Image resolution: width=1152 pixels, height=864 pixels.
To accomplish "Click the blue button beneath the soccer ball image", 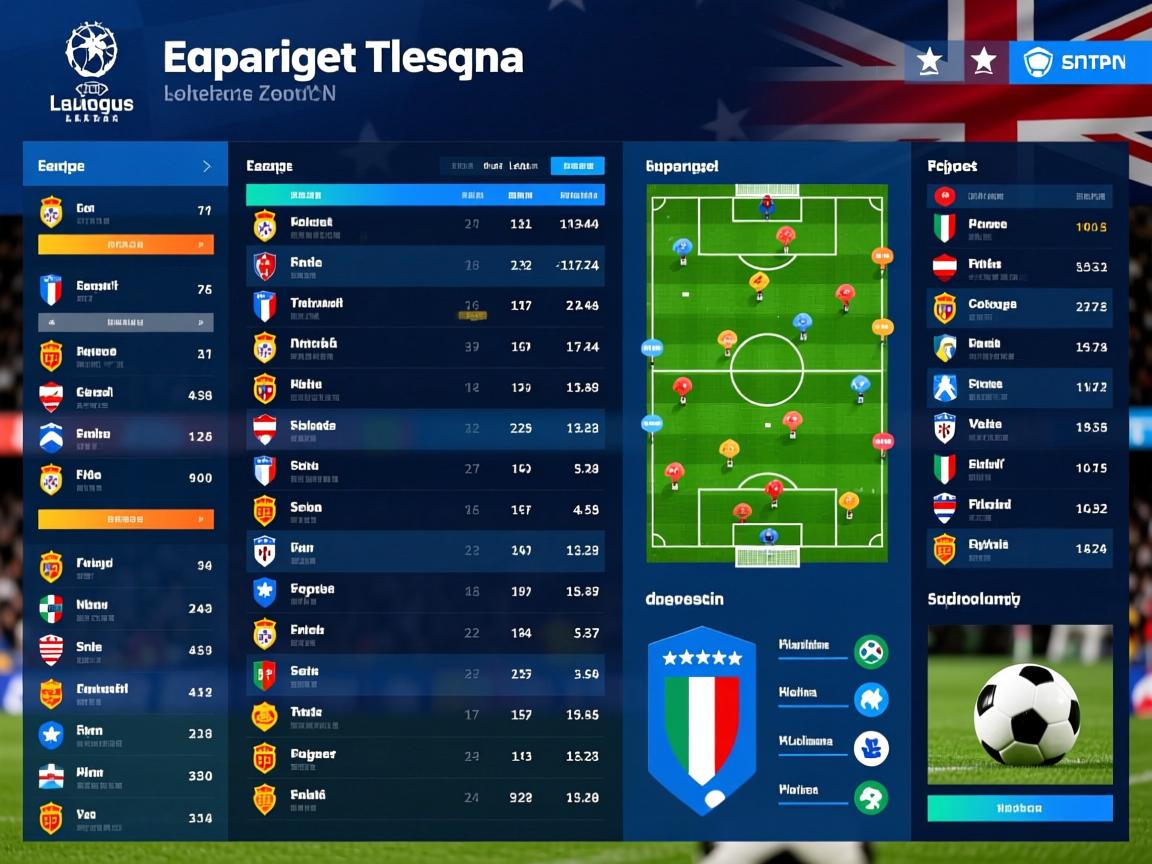I will (x=1020, y=808).
